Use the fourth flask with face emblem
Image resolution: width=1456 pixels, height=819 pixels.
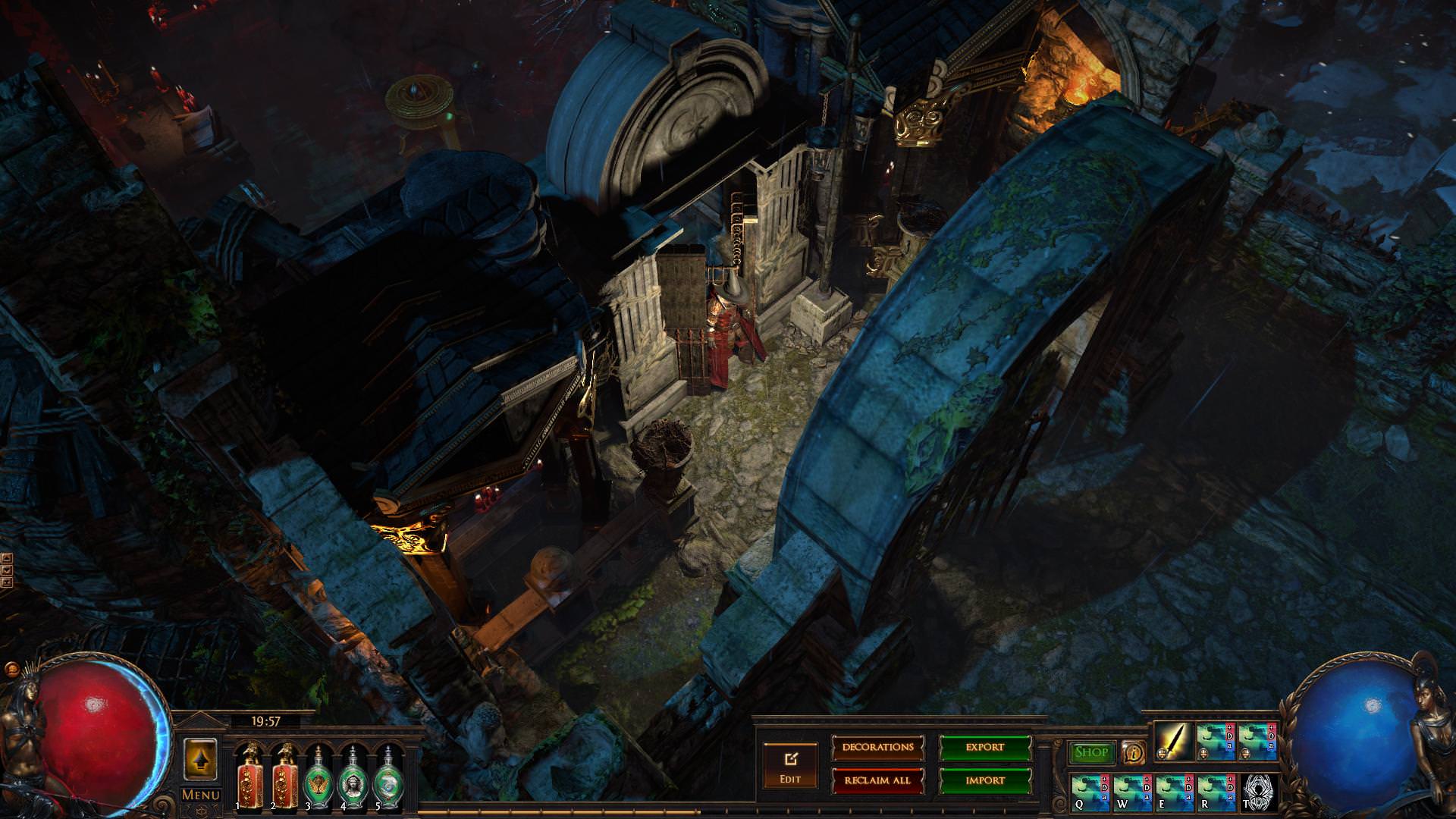click(x=352, y=778)
